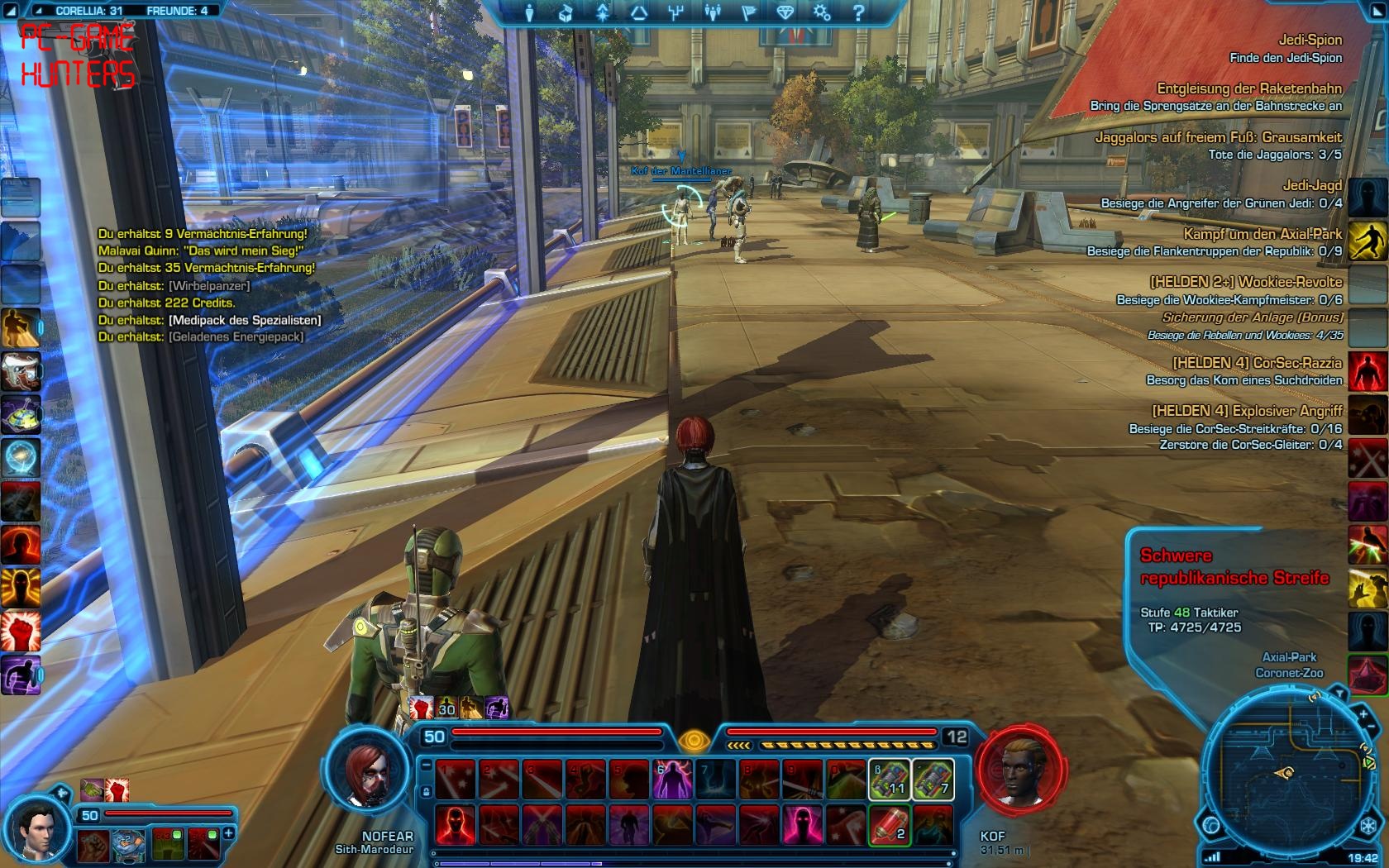Open the inventory box icon
This screenshot has width=1389, height=868.
pyautogui.click(x=566, y=12)
